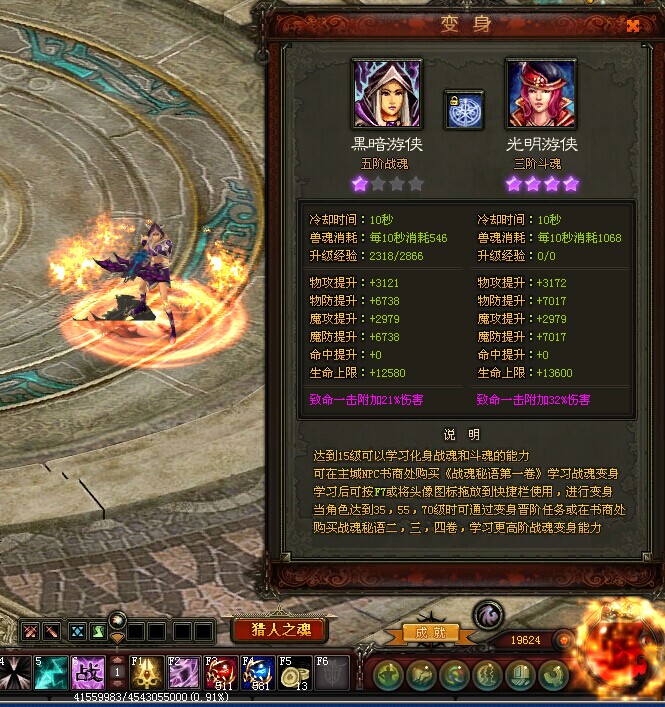Click the green figure buff icon

pyautogui.click(x=98, y=631)
